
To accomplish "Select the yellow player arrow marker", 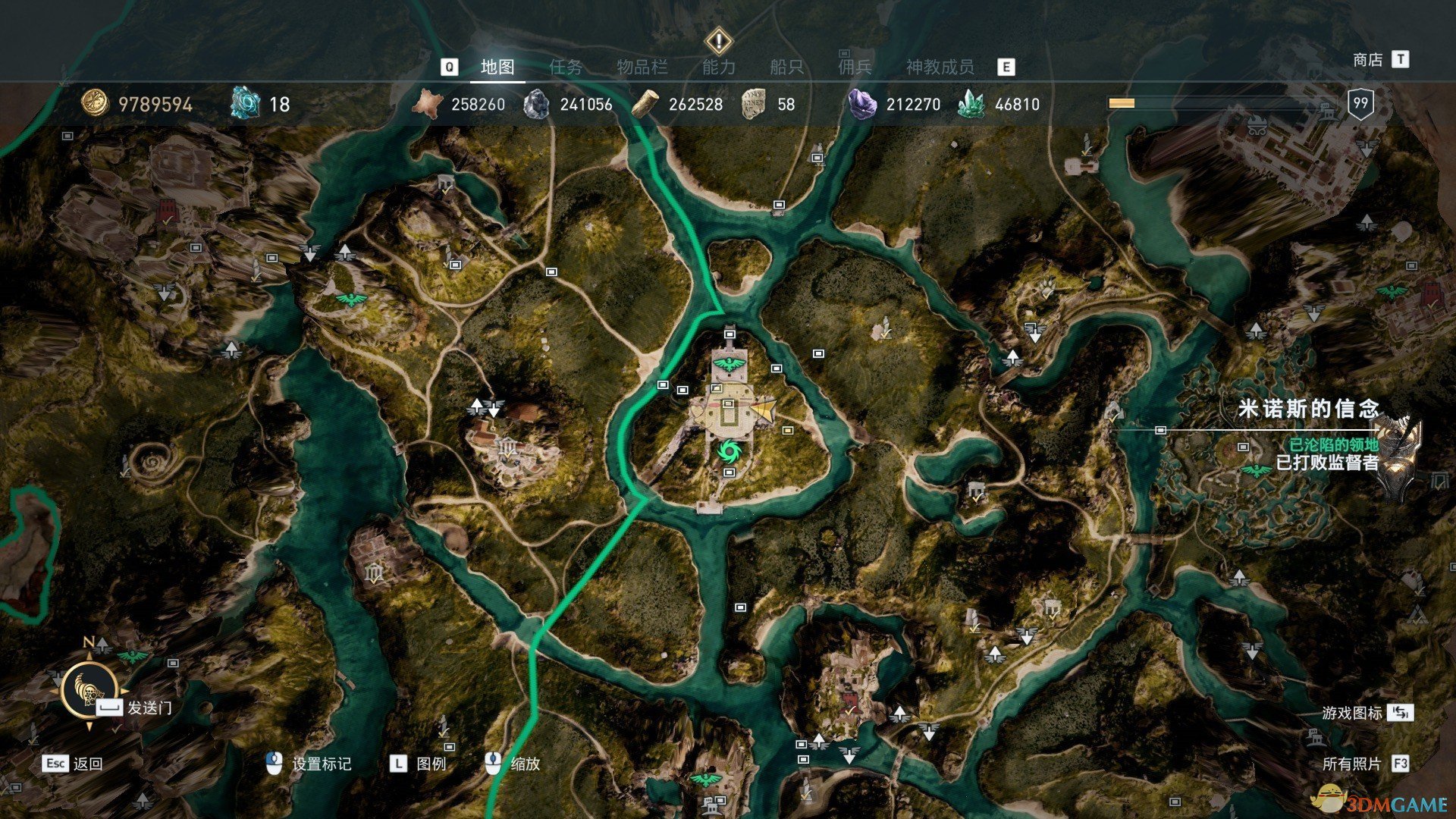I will [x=764, y=410].
